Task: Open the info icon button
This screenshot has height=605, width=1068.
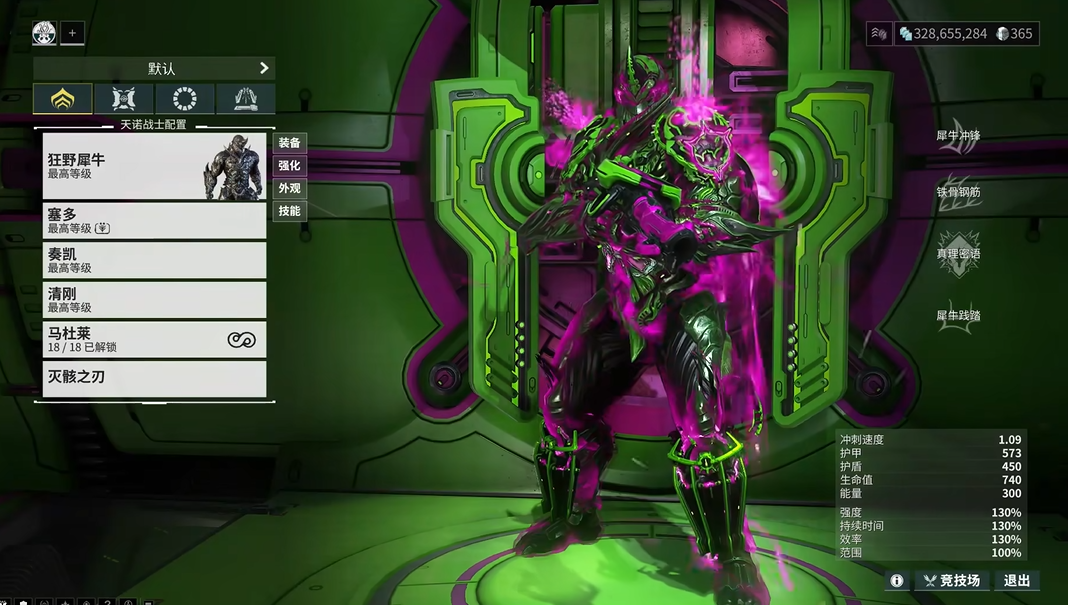Action: (x=897, y=580)
